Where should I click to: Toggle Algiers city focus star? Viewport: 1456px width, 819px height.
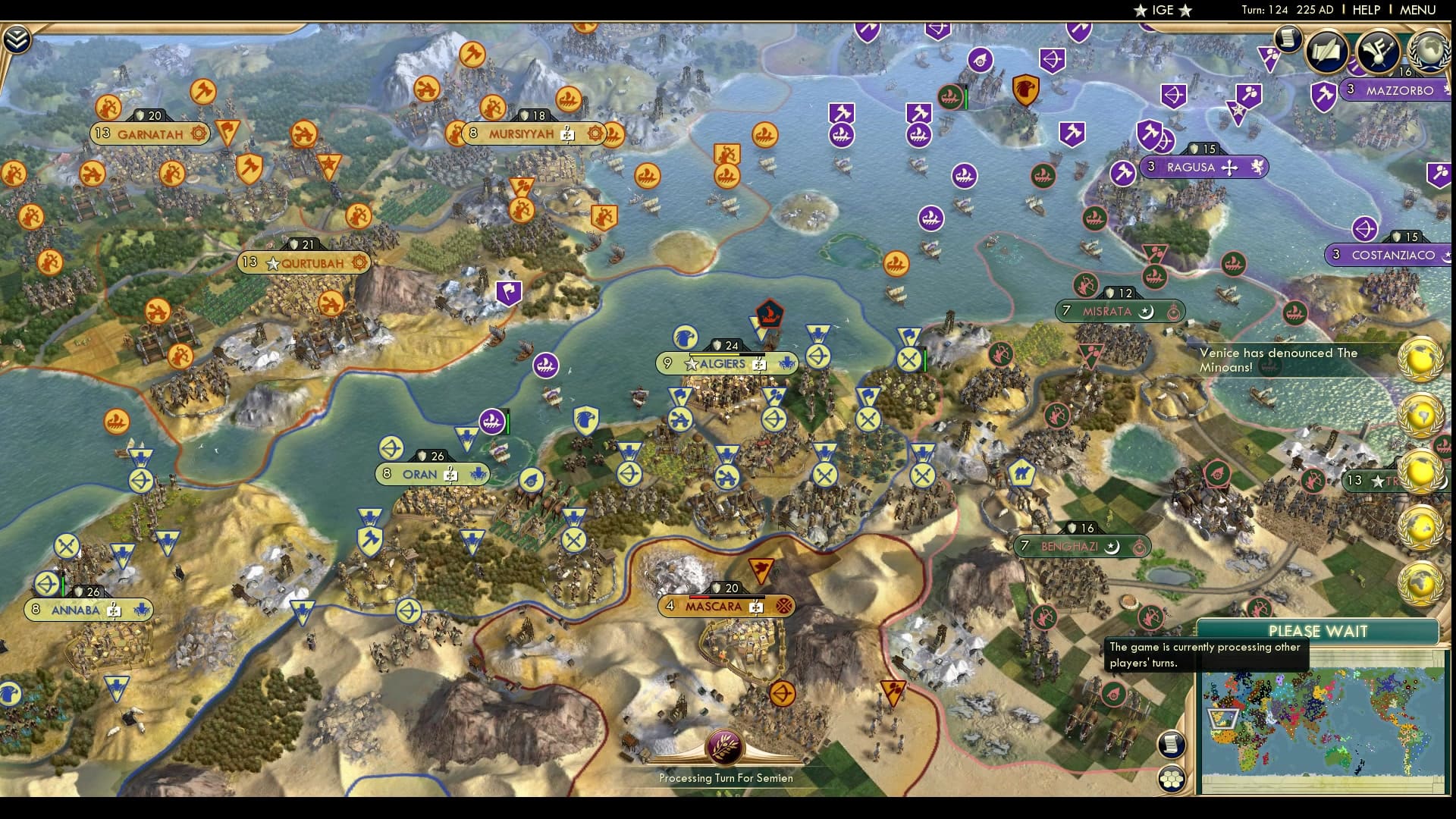pos(691,363)
